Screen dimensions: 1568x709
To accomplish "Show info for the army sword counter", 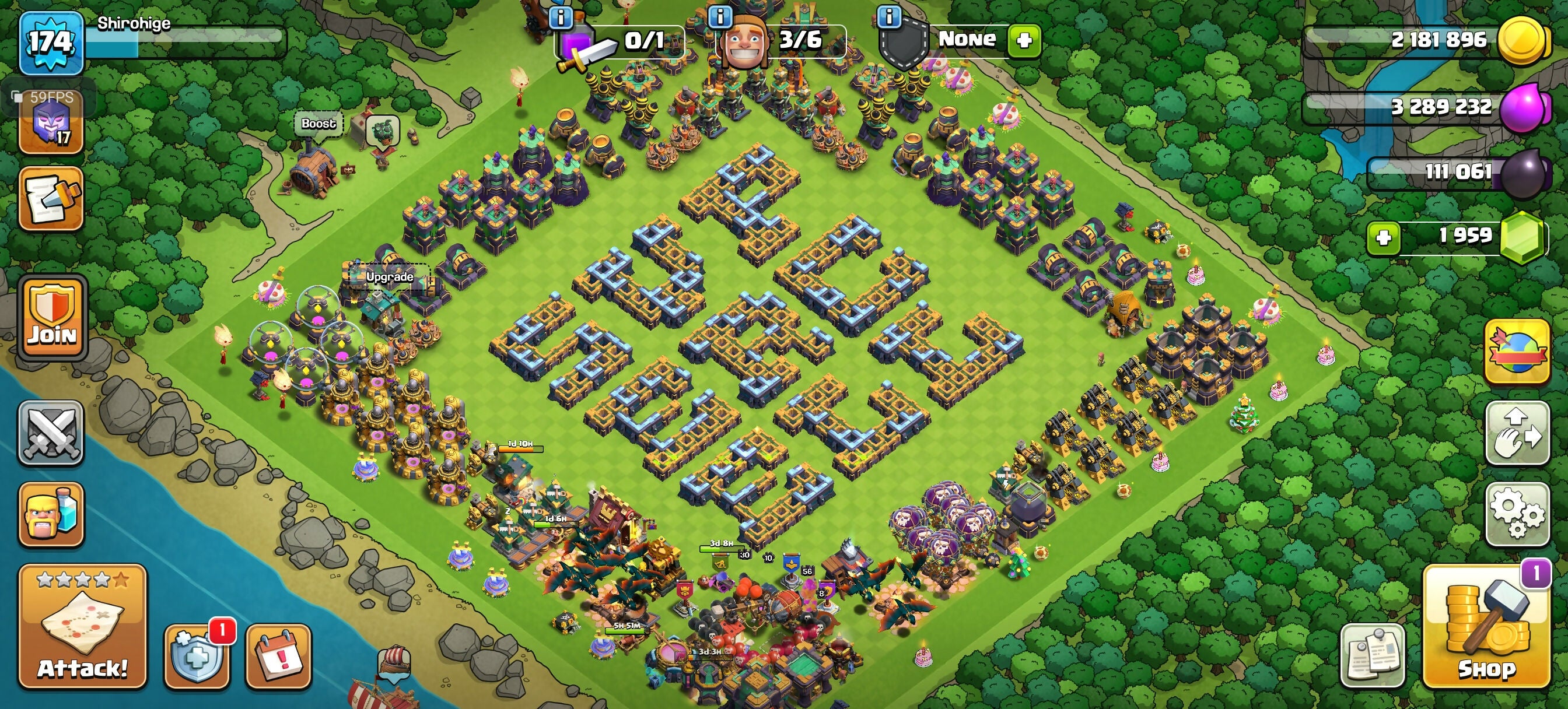I will coord(560,17).
